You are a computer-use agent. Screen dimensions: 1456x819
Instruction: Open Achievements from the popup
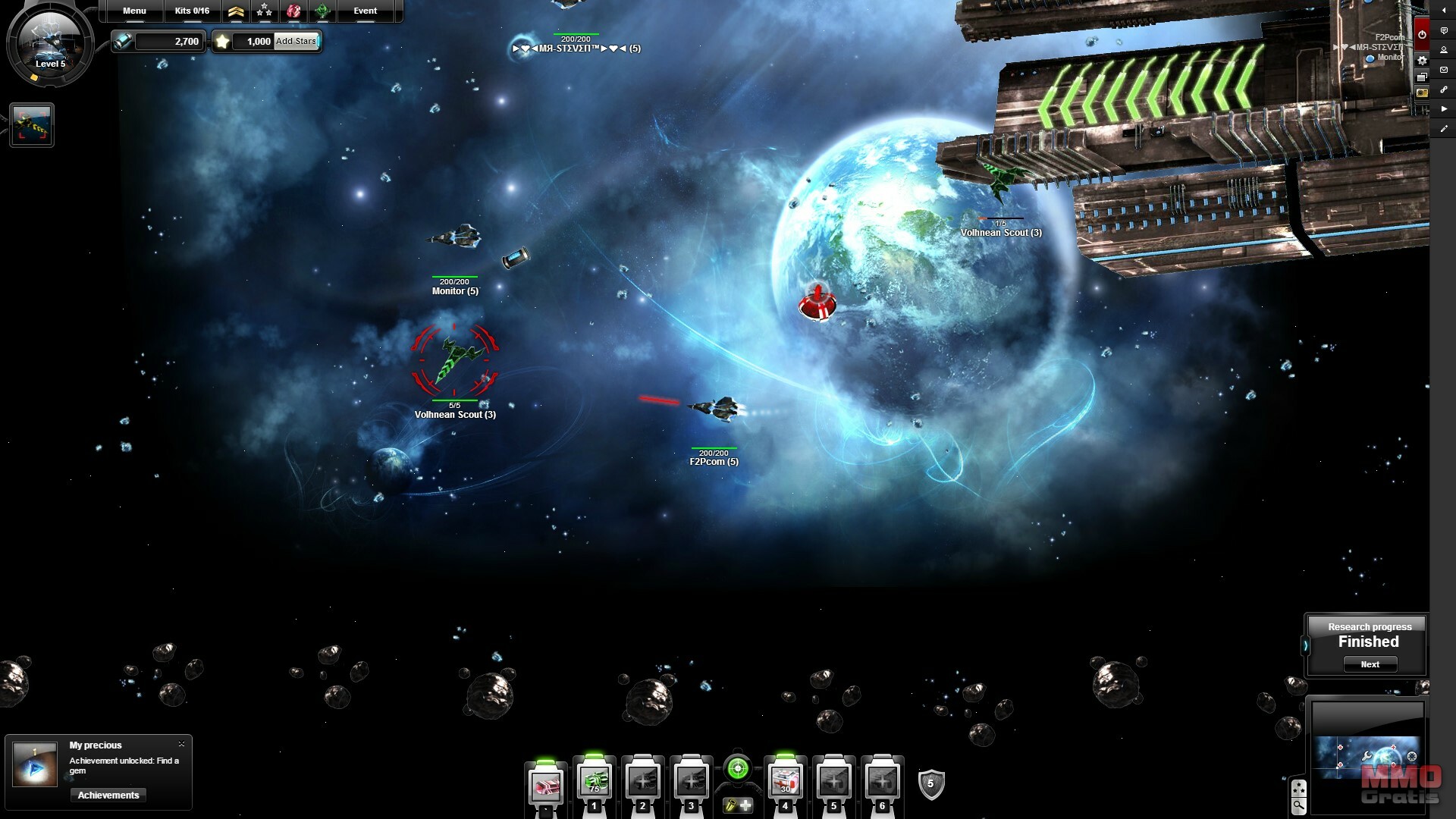[x=108, y=795]
